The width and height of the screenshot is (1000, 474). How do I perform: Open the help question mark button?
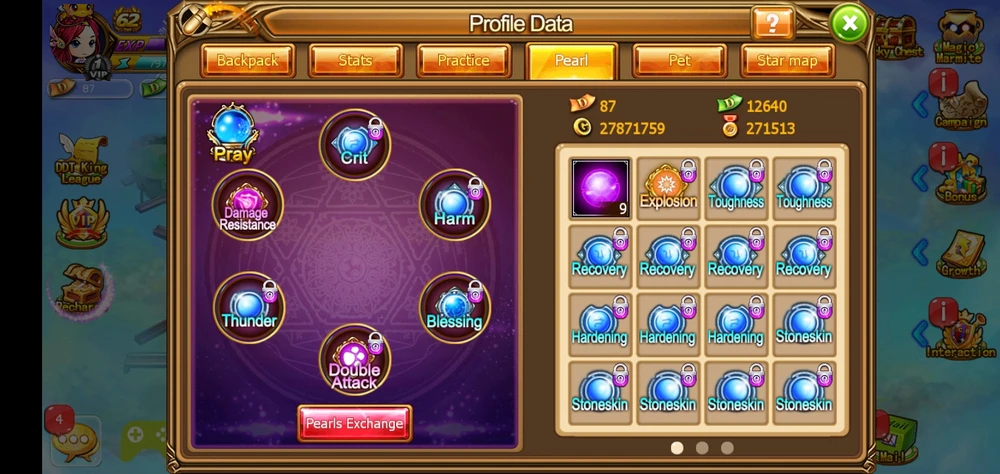[x=772, y=23]
